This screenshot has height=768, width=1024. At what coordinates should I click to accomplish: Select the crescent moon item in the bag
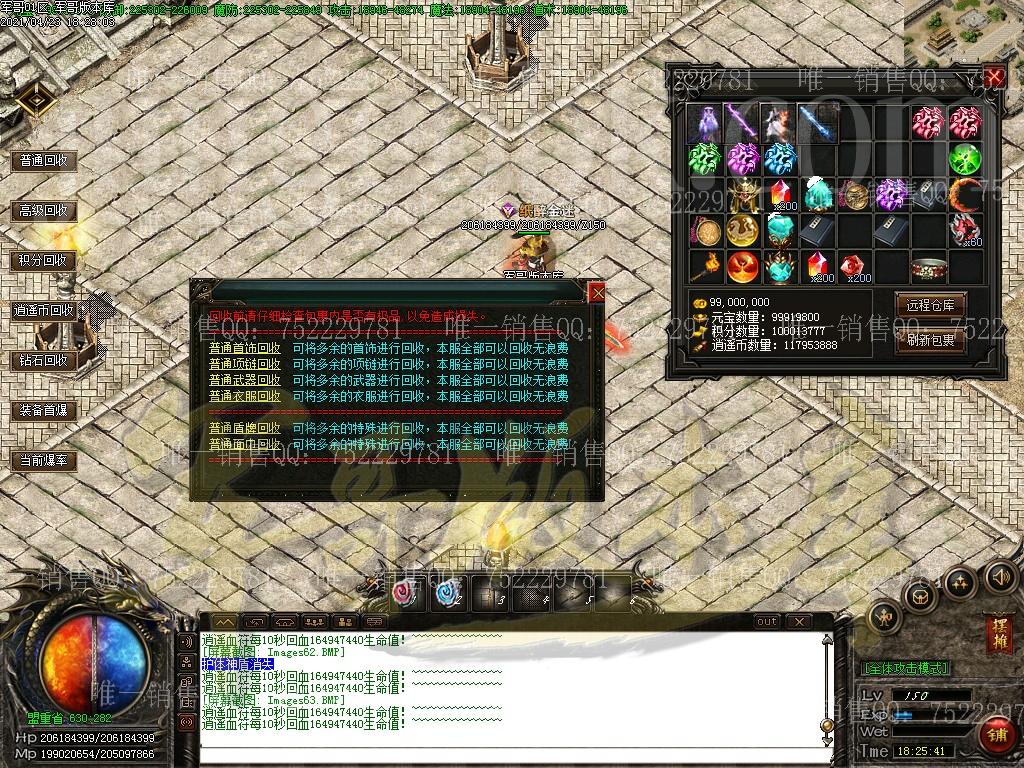point(966,195)
